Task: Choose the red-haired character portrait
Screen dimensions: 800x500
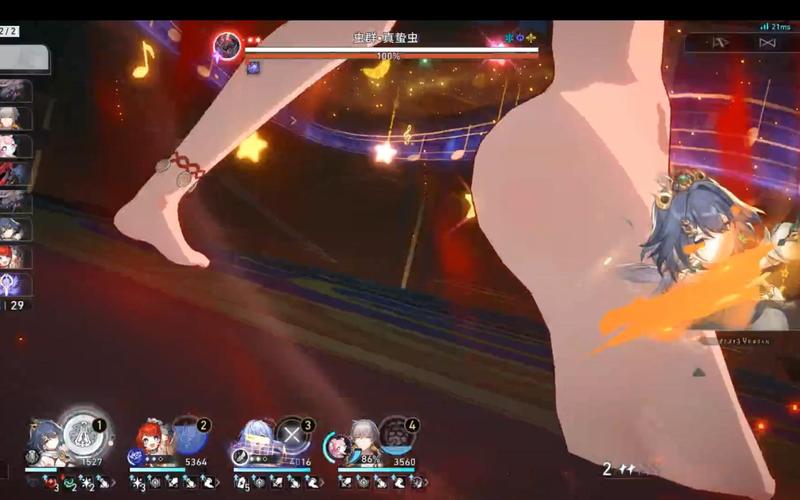Action: (149, 438)
